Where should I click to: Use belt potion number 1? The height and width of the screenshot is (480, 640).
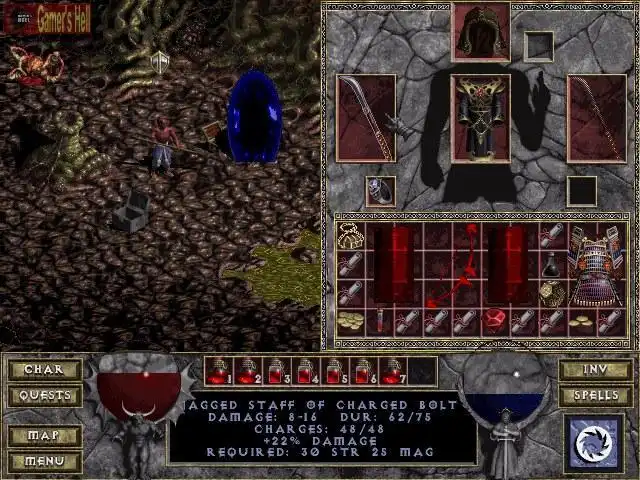point(219,371)
